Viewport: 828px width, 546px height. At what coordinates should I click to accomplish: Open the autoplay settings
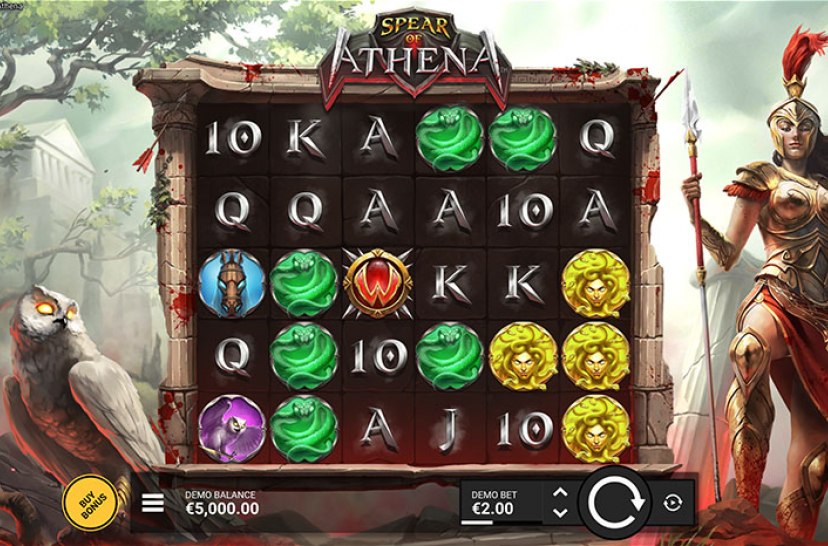click(x=672, y=503)
